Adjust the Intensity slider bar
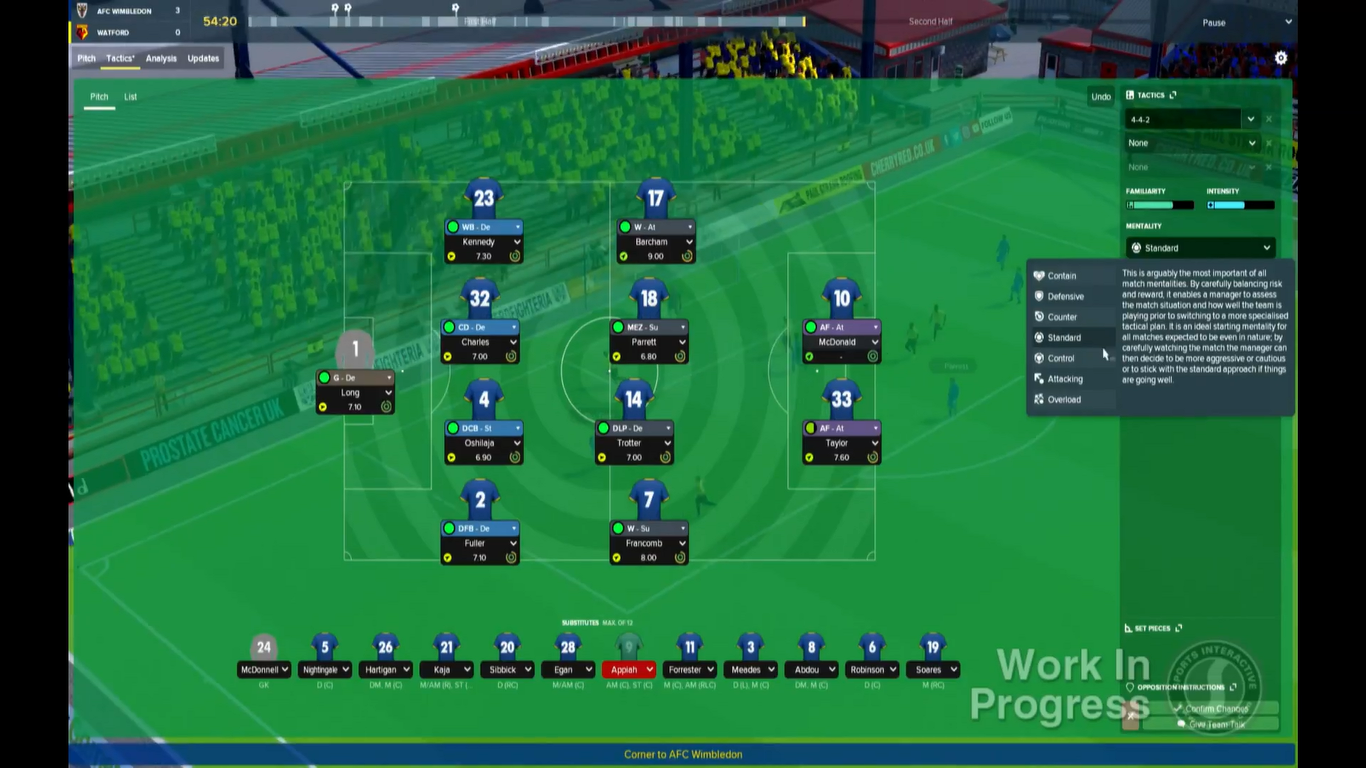This screenshot has width=1366, height=768. click(x=1240, y=204)
